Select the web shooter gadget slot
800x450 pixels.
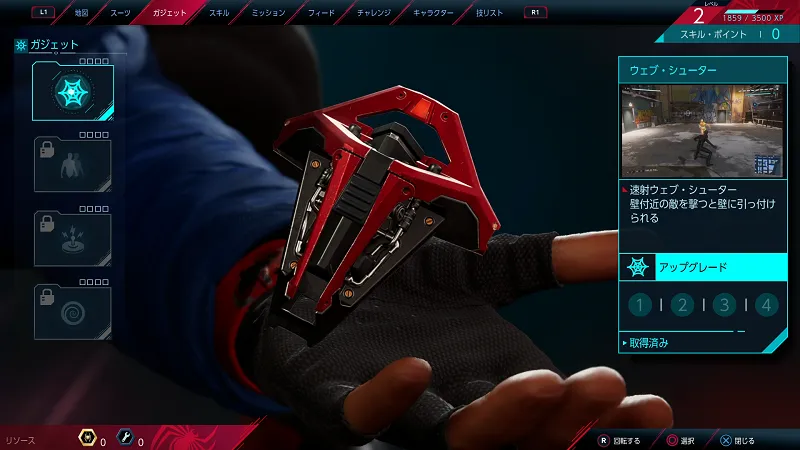coord(73,92)
